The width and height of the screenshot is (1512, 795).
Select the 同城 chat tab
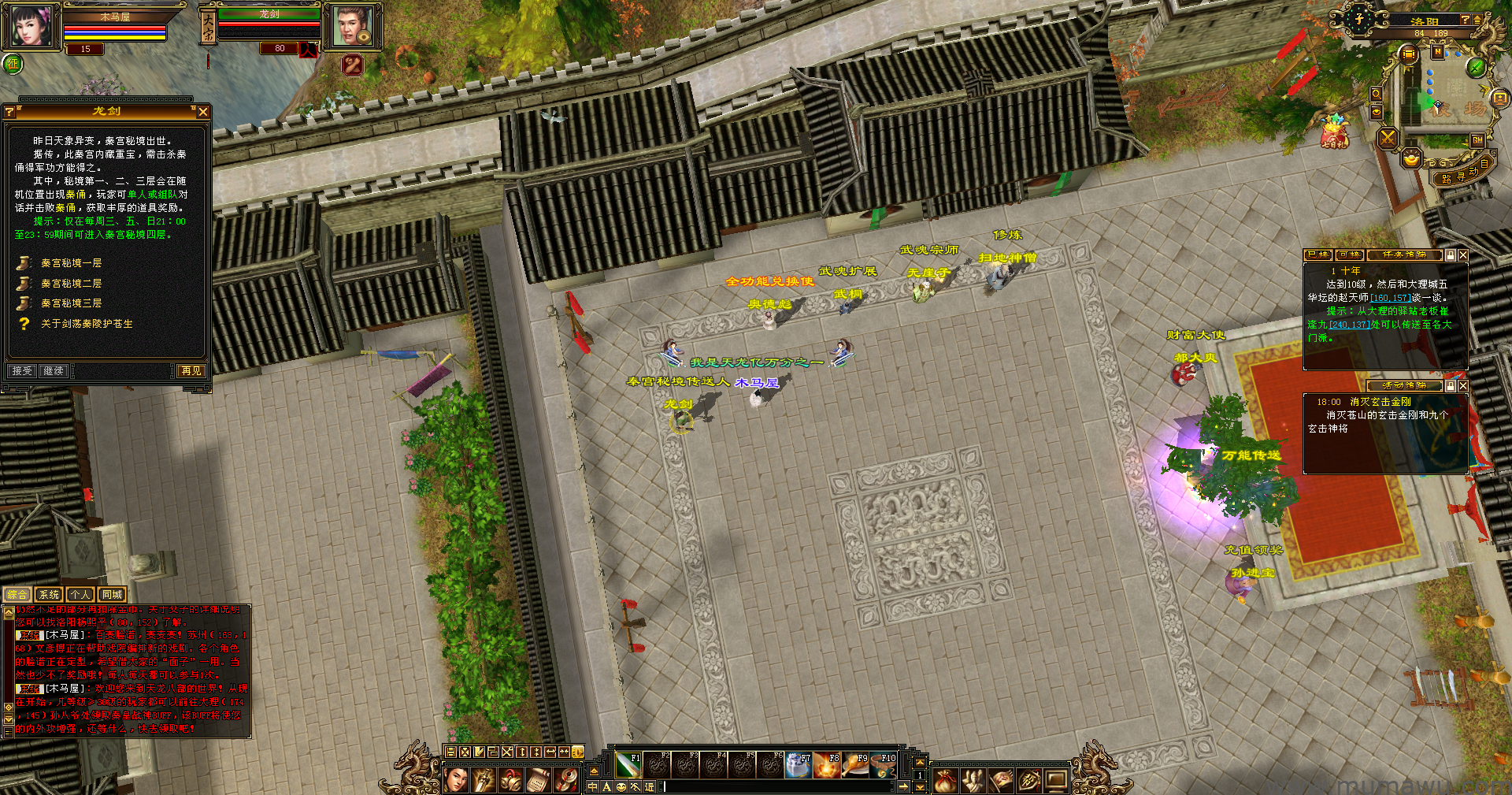[112, 595]
